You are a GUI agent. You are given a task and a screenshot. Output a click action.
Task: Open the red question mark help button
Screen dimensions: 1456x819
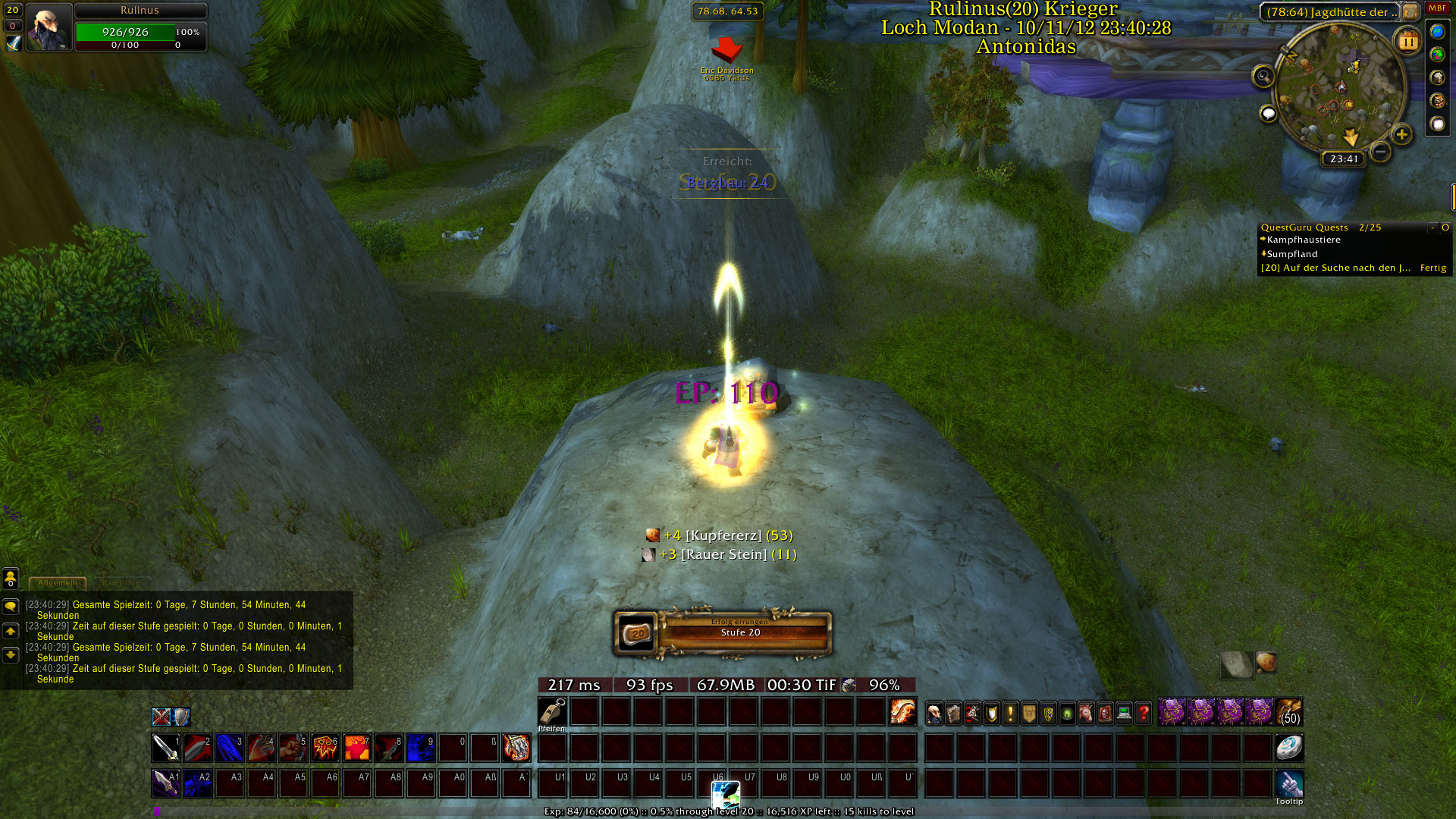point(1143,713)
